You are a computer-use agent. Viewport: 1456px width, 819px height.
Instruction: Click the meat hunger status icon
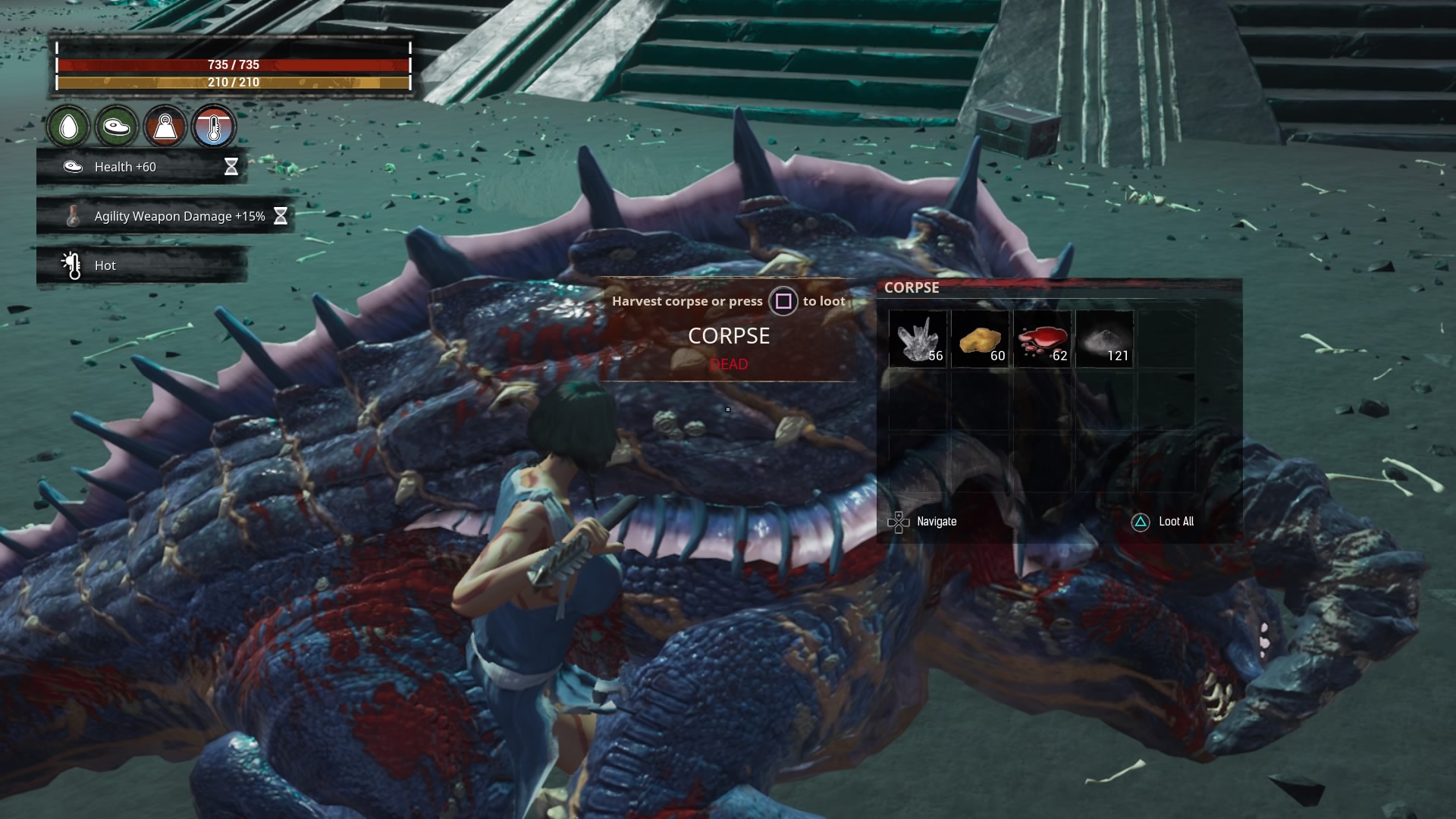click(117, 127)
